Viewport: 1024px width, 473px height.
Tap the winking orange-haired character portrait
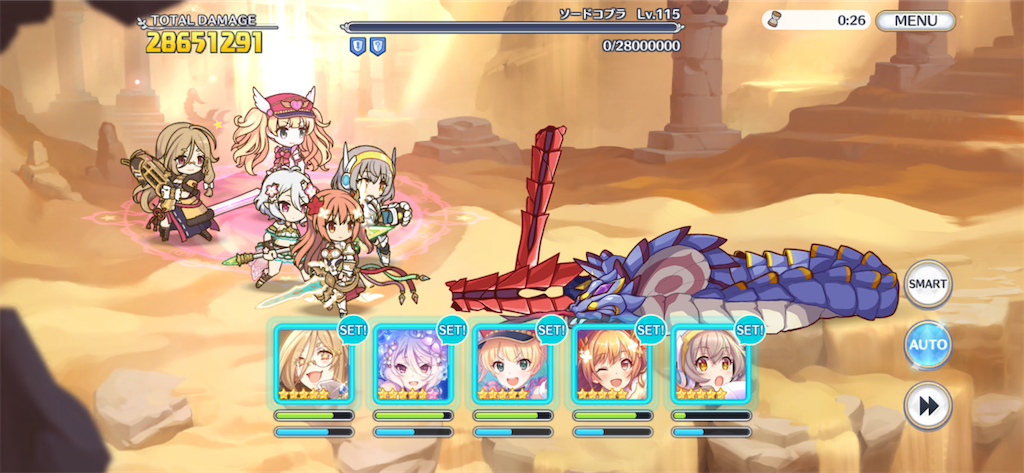click(x=610, y=364)
